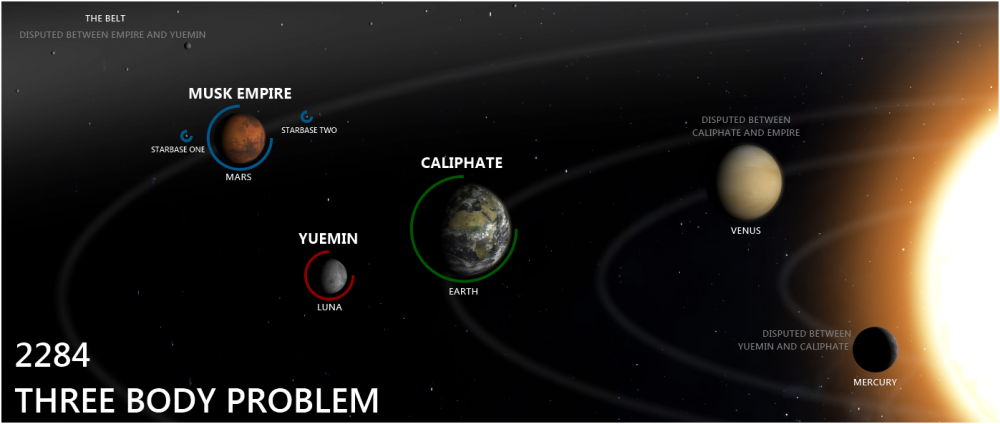
Task: Pick the dark planet Mercury
Action: click(875, 349)
